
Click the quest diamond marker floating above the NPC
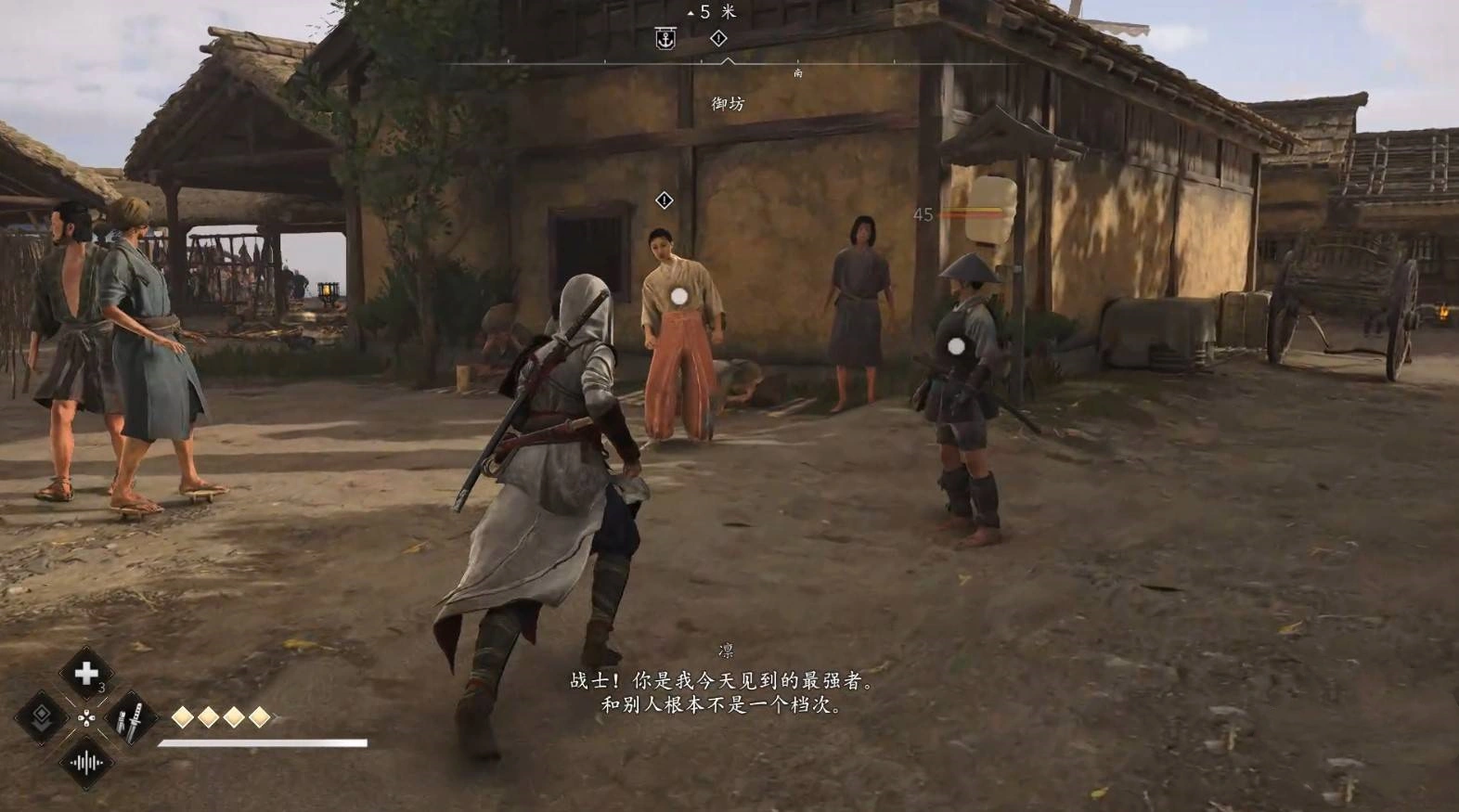point(665,200)
